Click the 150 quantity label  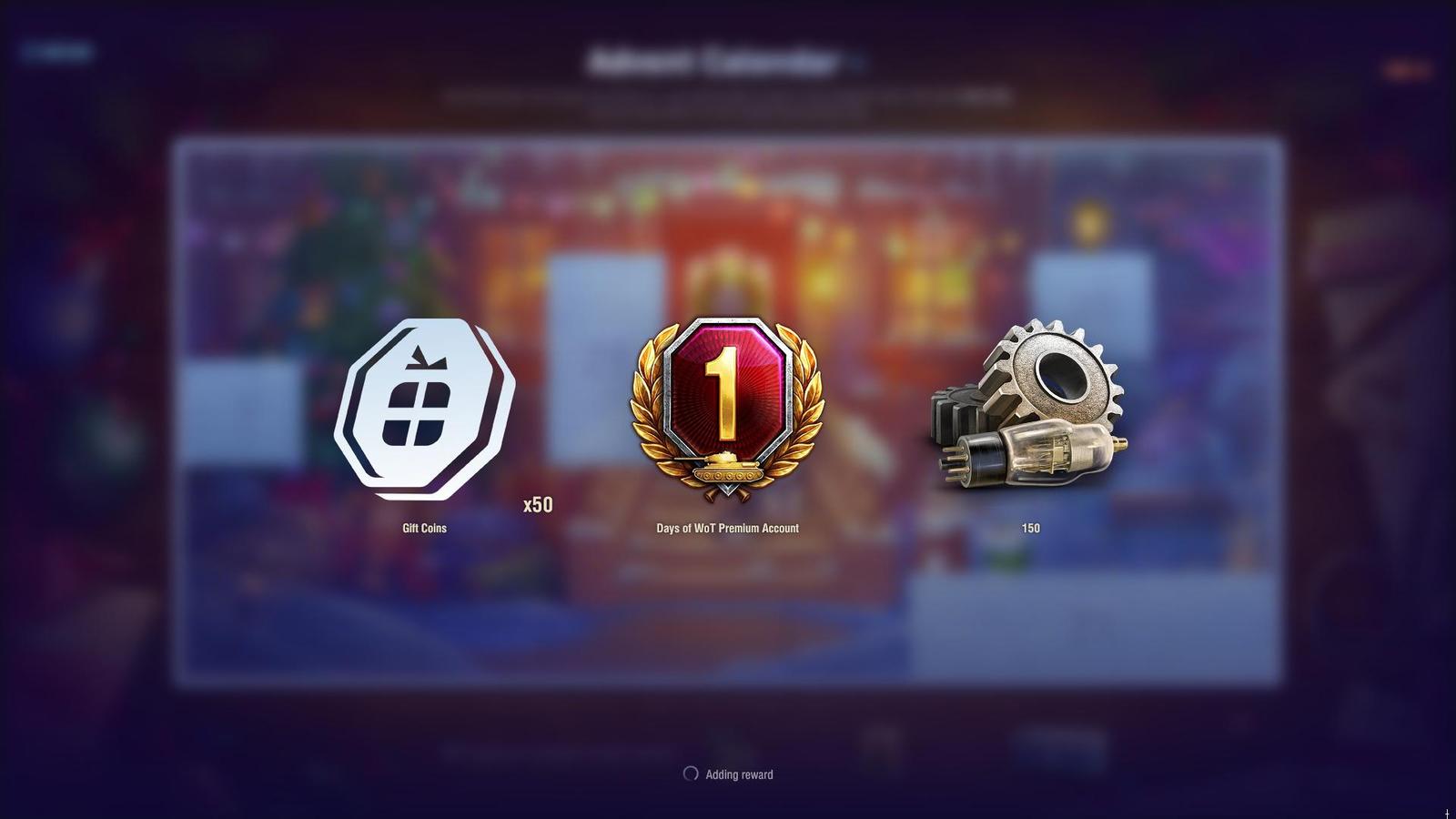click(1028, 528)
